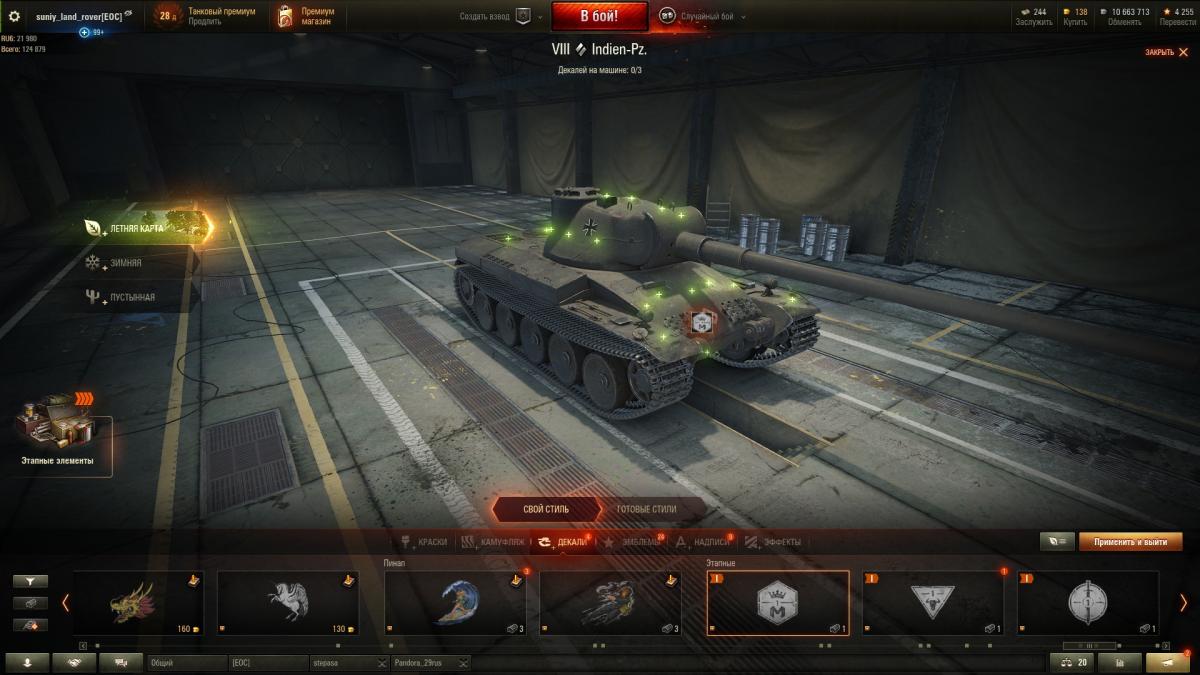The height and width of the screenshot is (675, 1200).
Task: Switch to the Свой стиль tab
Action: click(x=546, y=509)
